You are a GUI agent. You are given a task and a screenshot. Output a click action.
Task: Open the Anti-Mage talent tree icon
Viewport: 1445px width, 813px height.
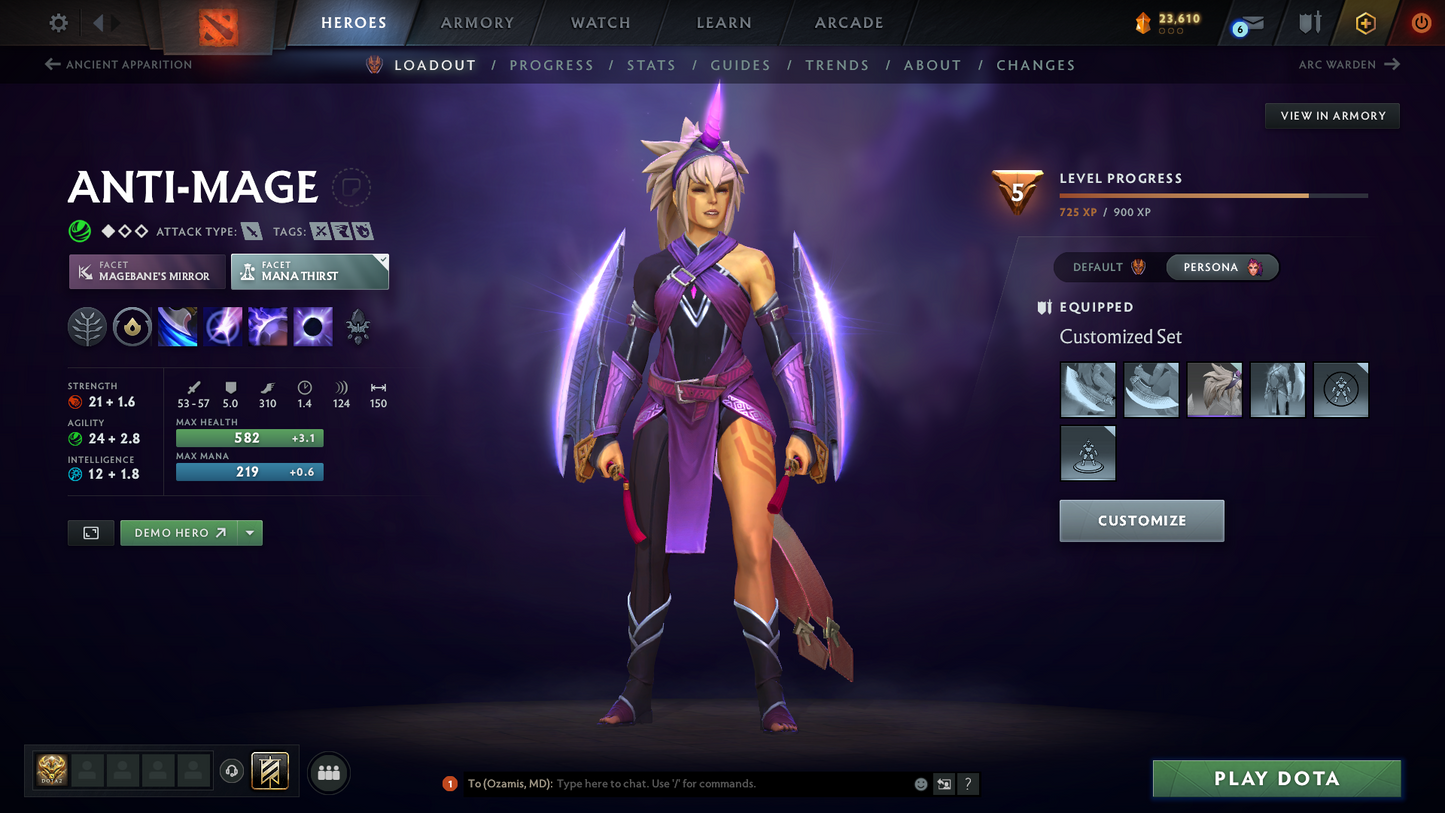pos(87,326)
